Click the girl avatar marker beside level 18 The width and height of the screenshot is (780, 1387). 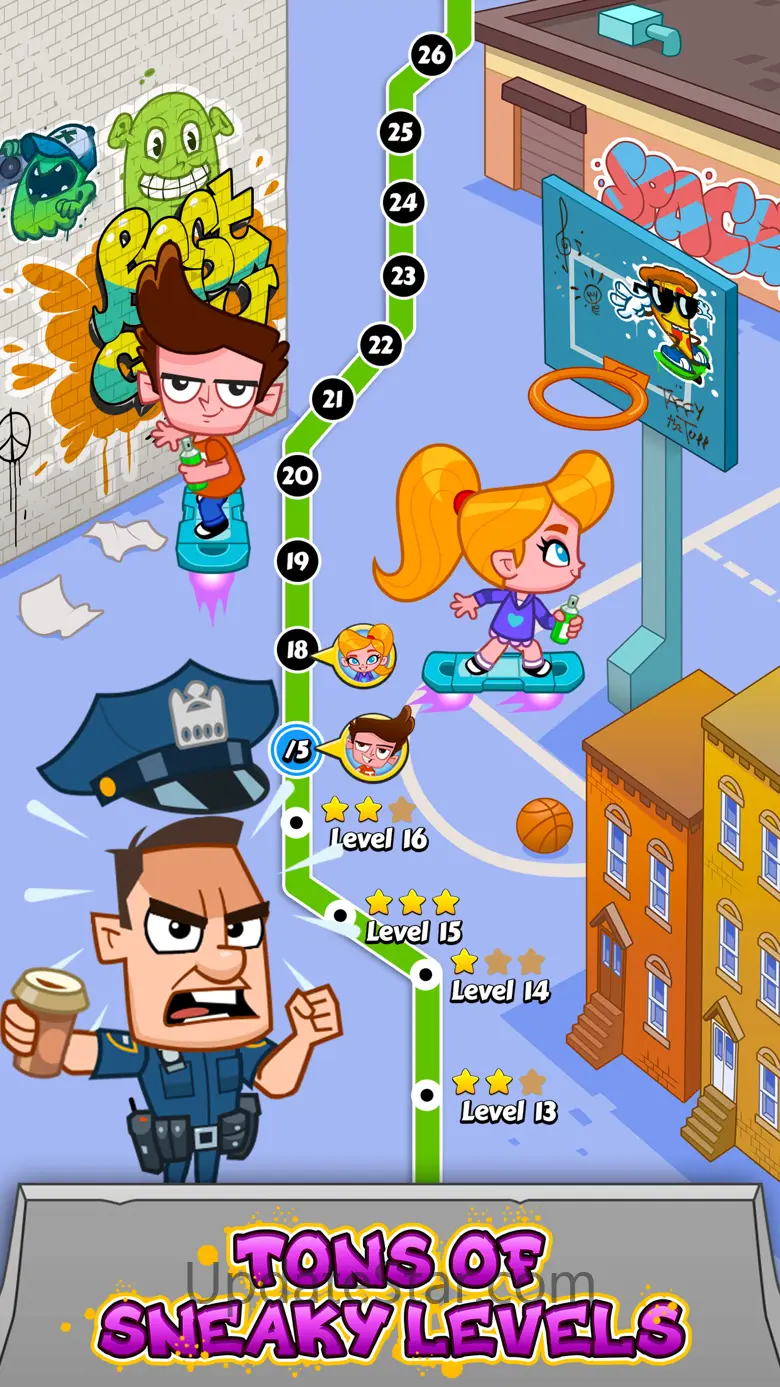[x=365, y=655]
